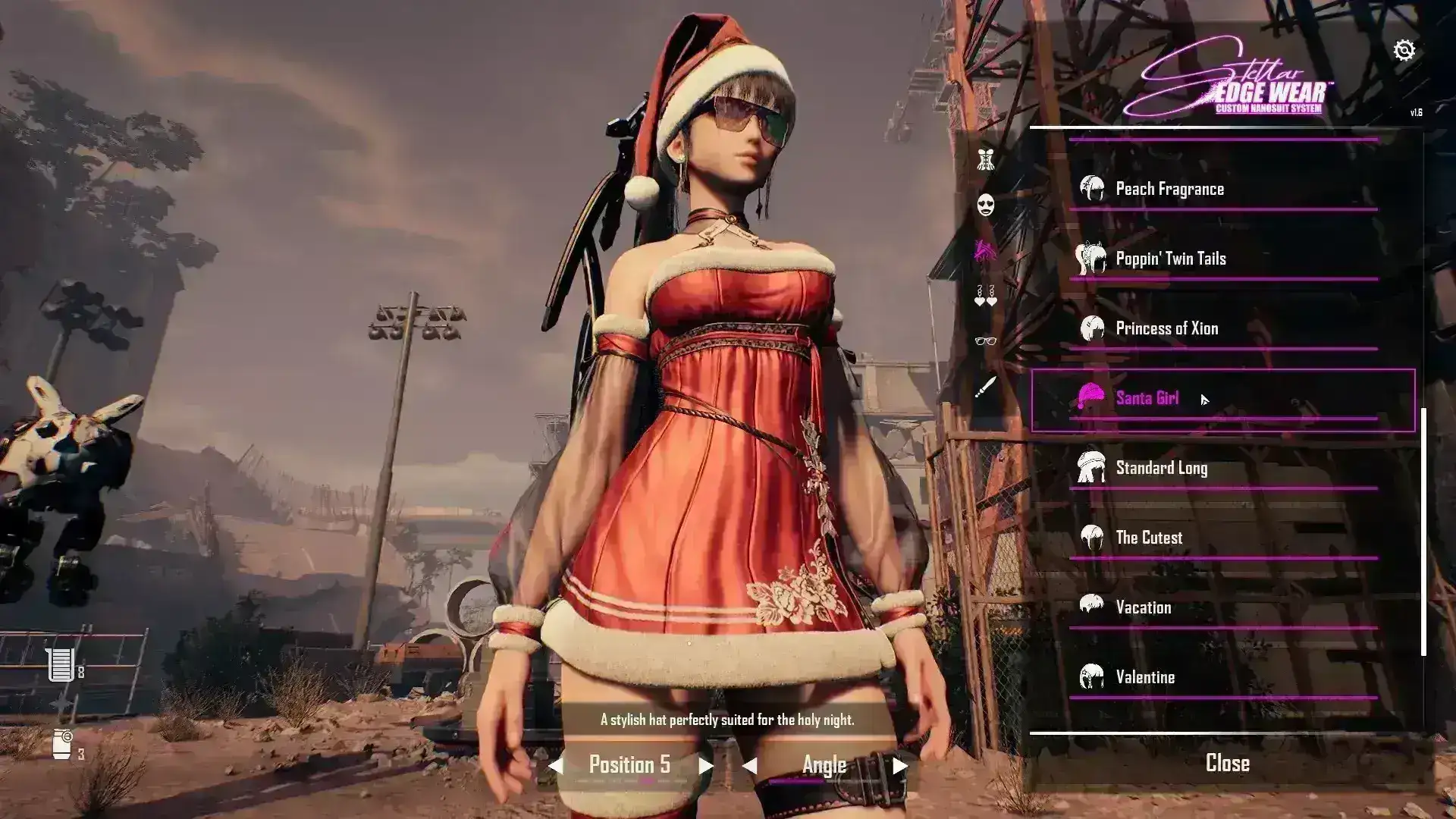Image resolution: width=1456 pixels, height=819 pixels.
Task: Advance Position with the right arrow
Action: 705,766
